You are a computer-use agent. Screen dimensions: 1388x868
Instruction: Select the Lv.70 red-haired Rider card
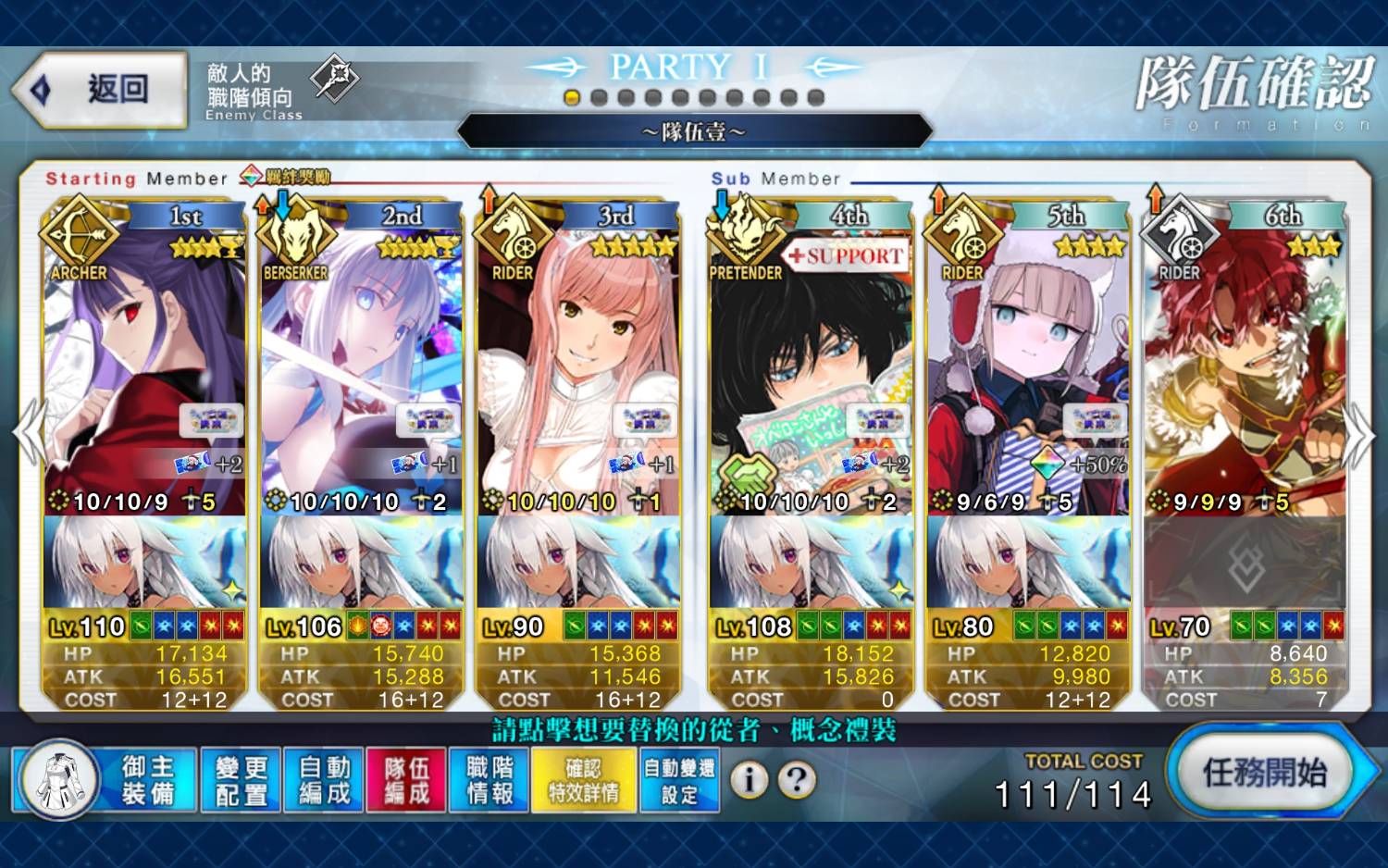tap(1245, 370)
